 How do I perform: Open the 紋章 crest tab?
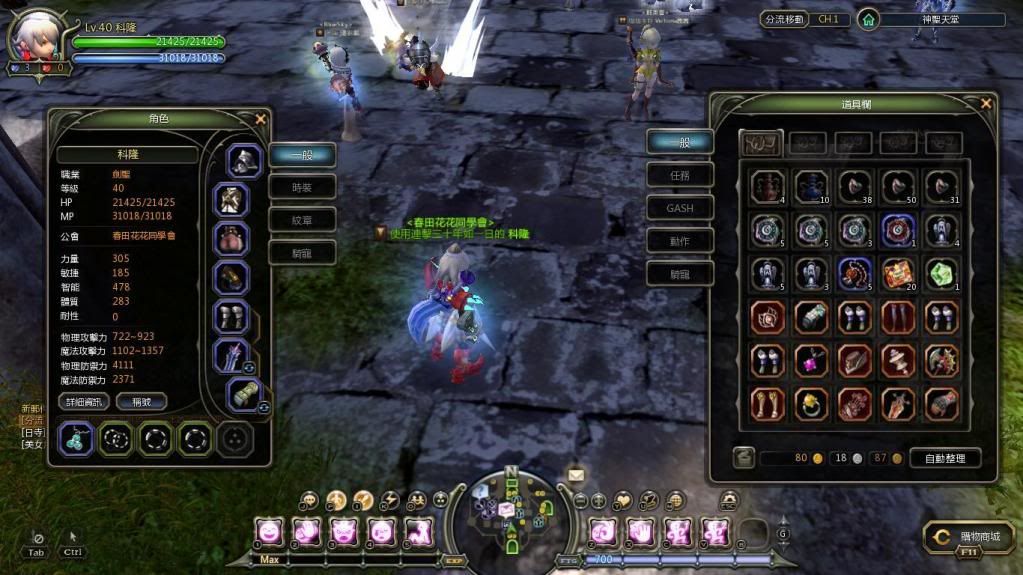[301, 220]
